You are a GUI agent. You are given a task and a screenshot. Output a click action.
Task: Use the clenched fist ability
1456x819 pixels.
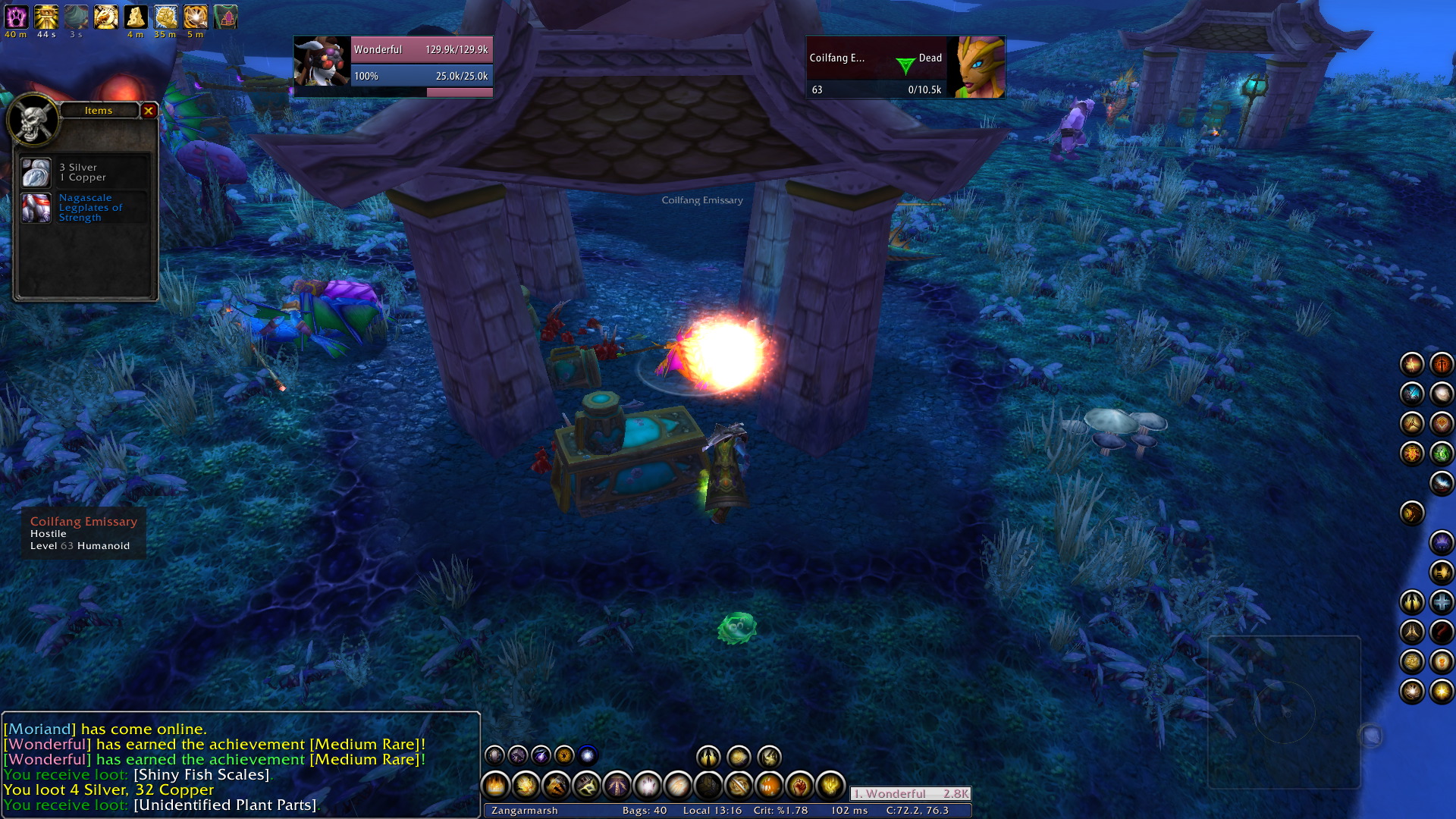pyautogui.click(x=799, y=786)
